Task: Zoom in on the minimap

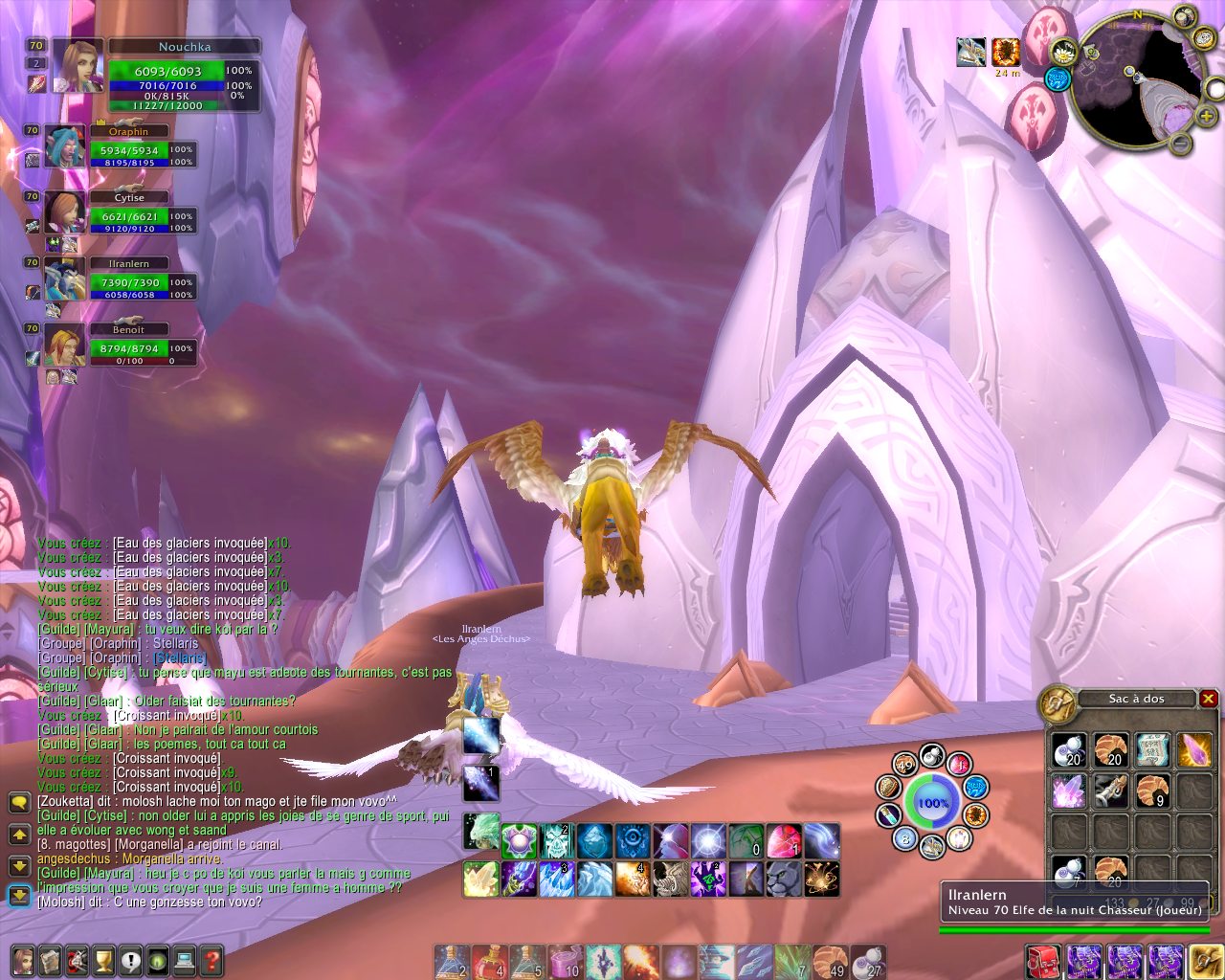Action: (1206, 116)
